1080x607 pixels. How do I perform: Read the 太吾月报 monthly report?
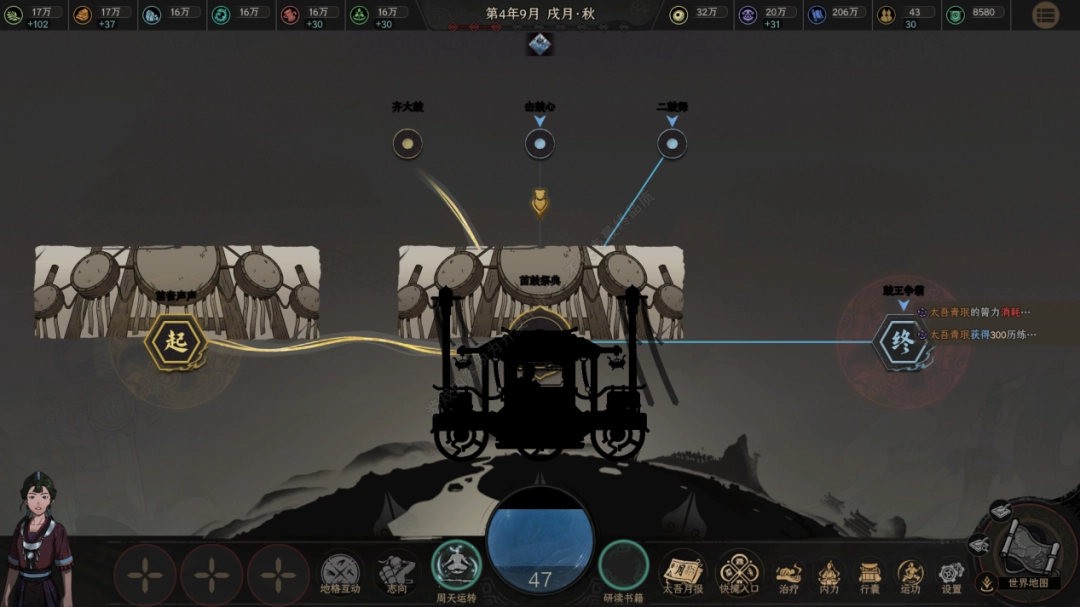(x=683, y=572)
